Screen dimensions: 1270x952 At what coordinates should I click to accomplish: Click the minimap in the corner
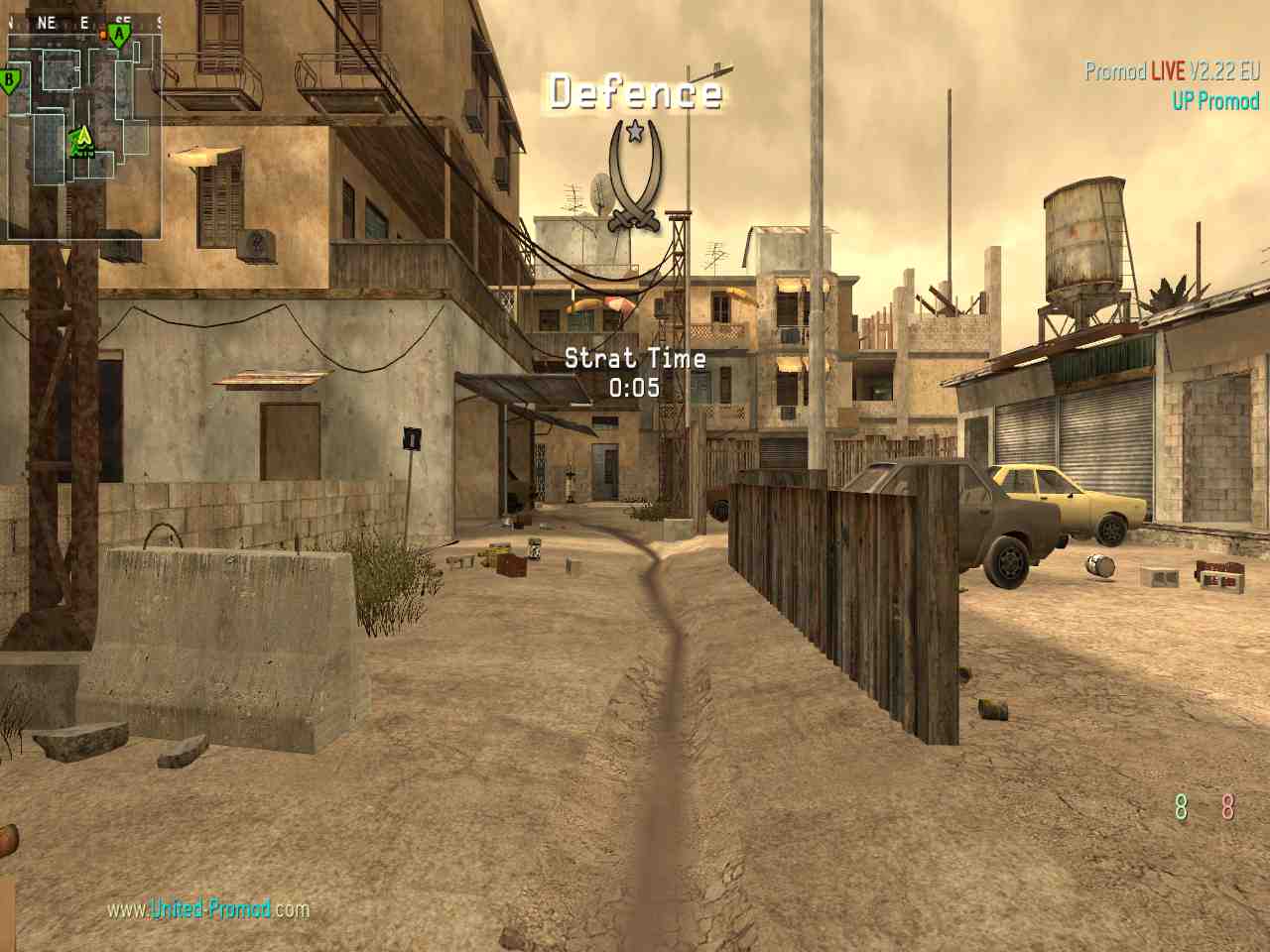coord(84,134)
